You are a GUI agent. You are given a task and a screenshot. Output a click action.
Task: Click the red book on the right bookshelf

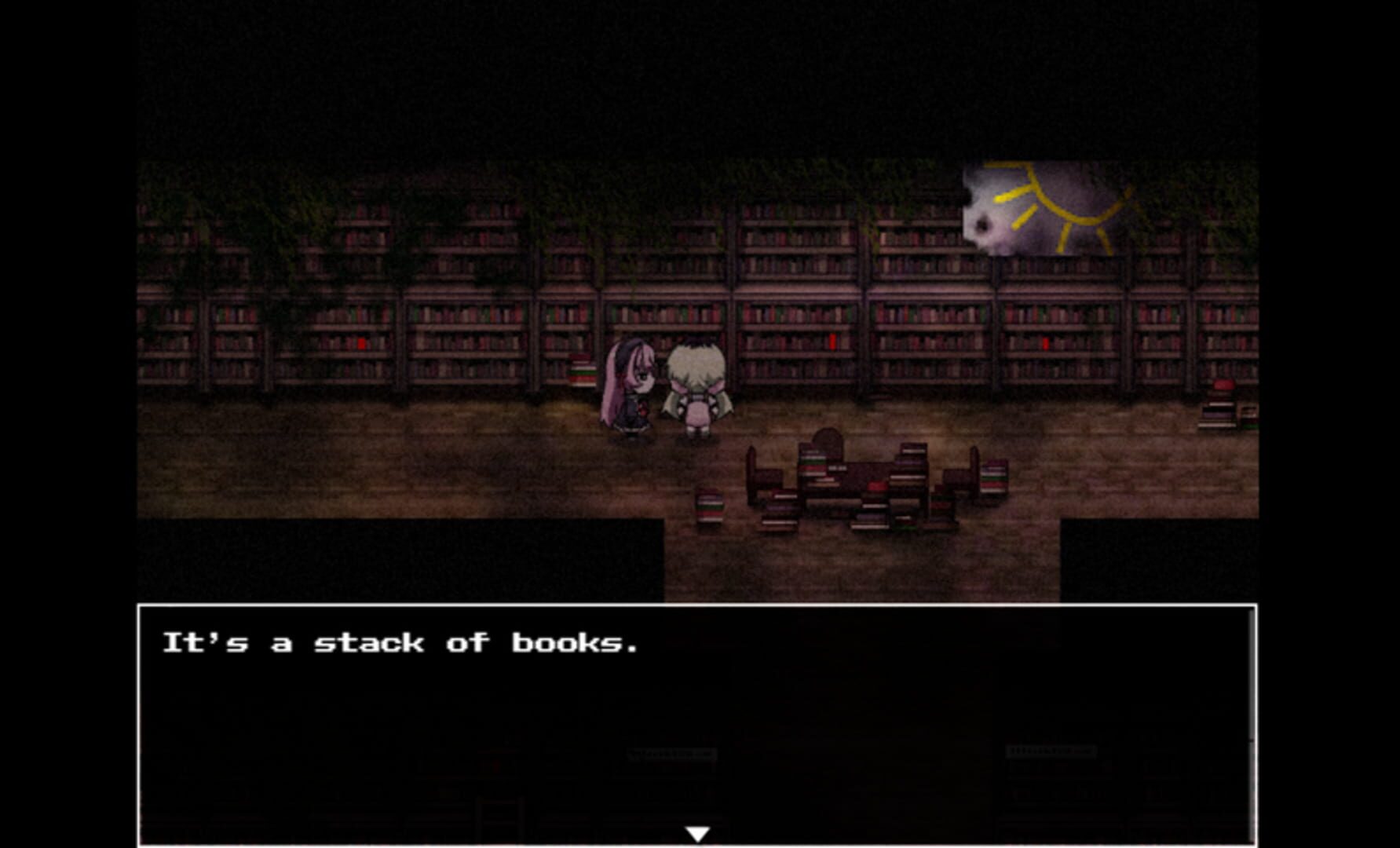coord(1045,342)
